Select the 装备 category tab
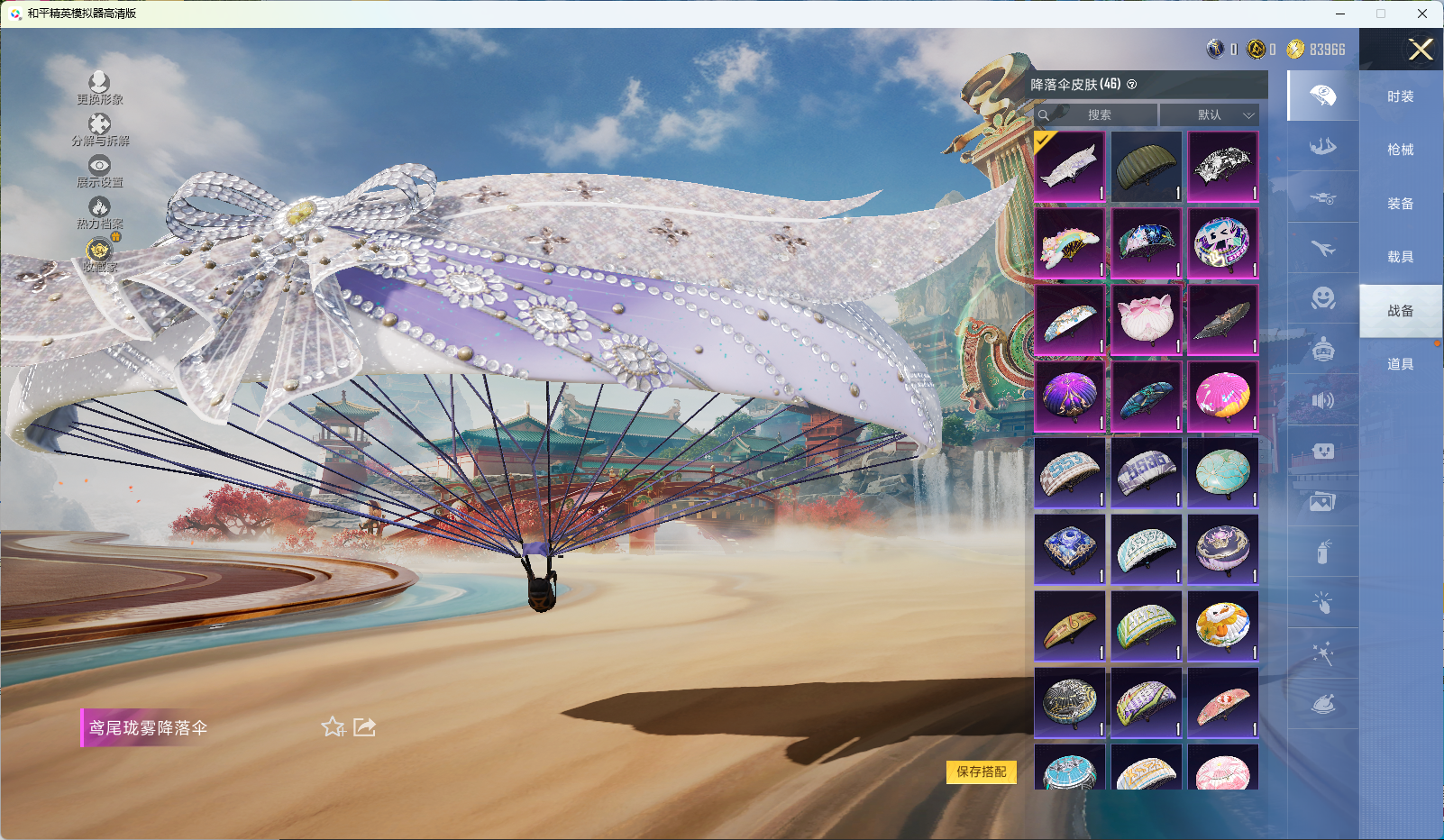 point(1400,204)
